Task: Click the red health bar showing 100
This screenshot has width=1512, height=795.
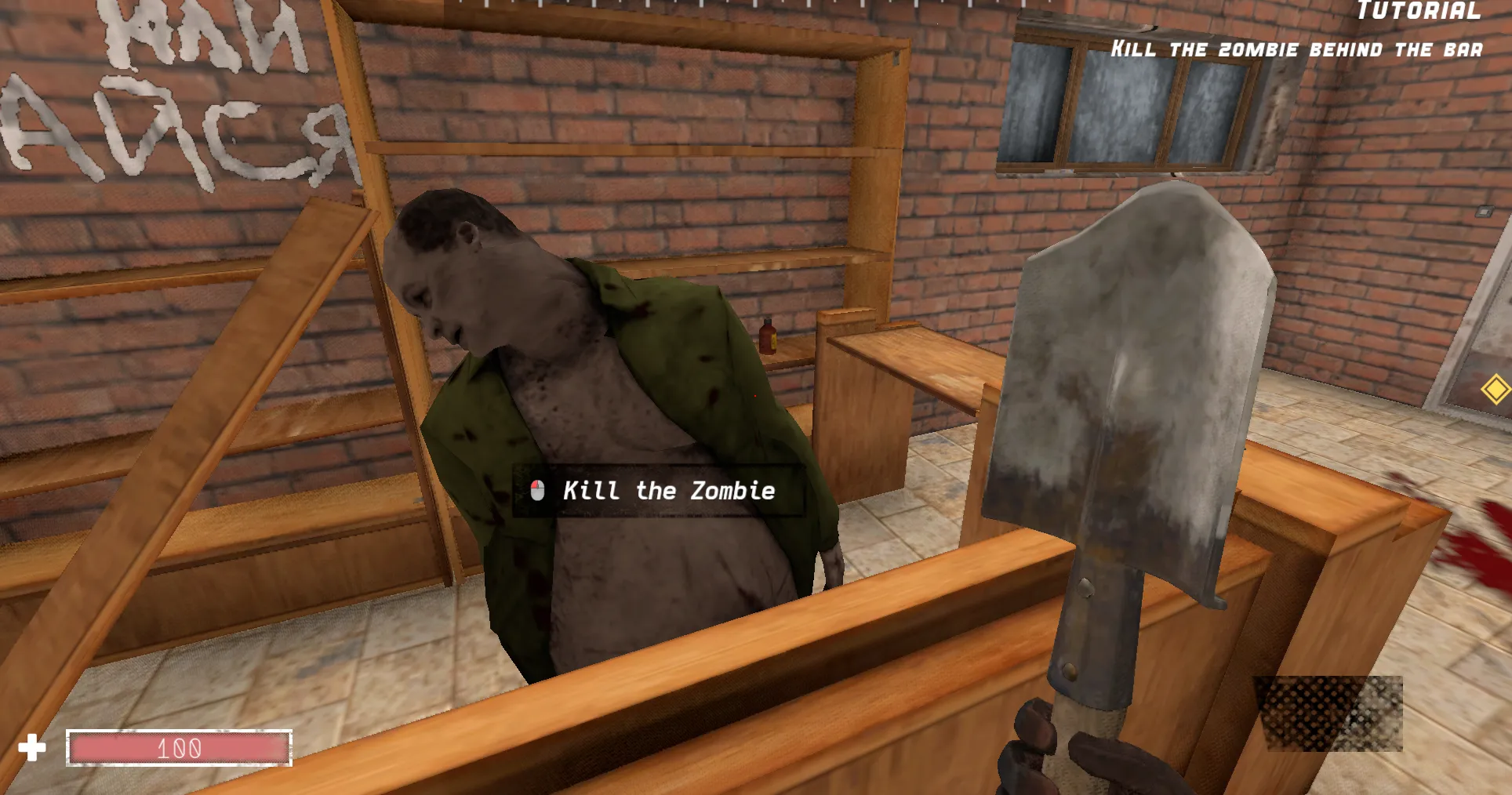Action: point(180,749)
